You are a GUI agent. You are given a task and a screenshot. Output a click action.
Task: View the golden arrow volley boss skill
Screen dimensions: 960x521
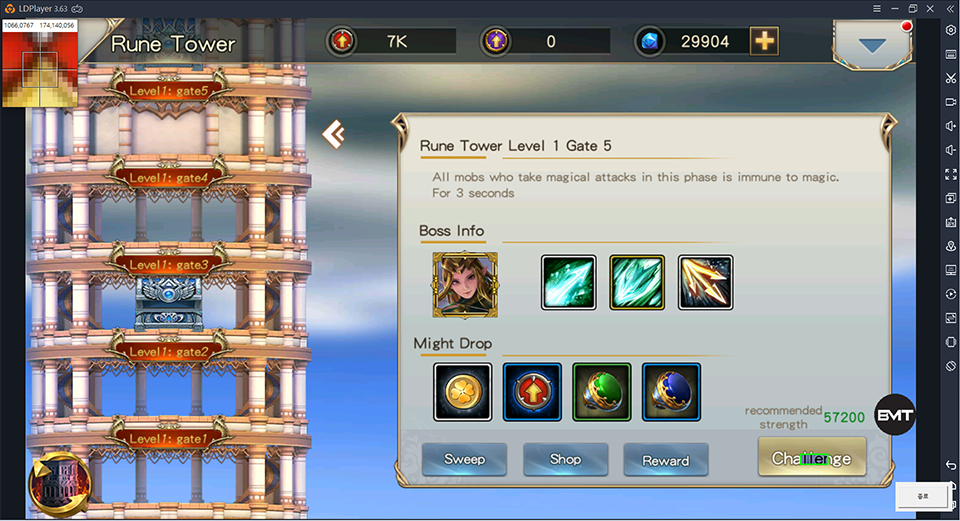(705, 283)
